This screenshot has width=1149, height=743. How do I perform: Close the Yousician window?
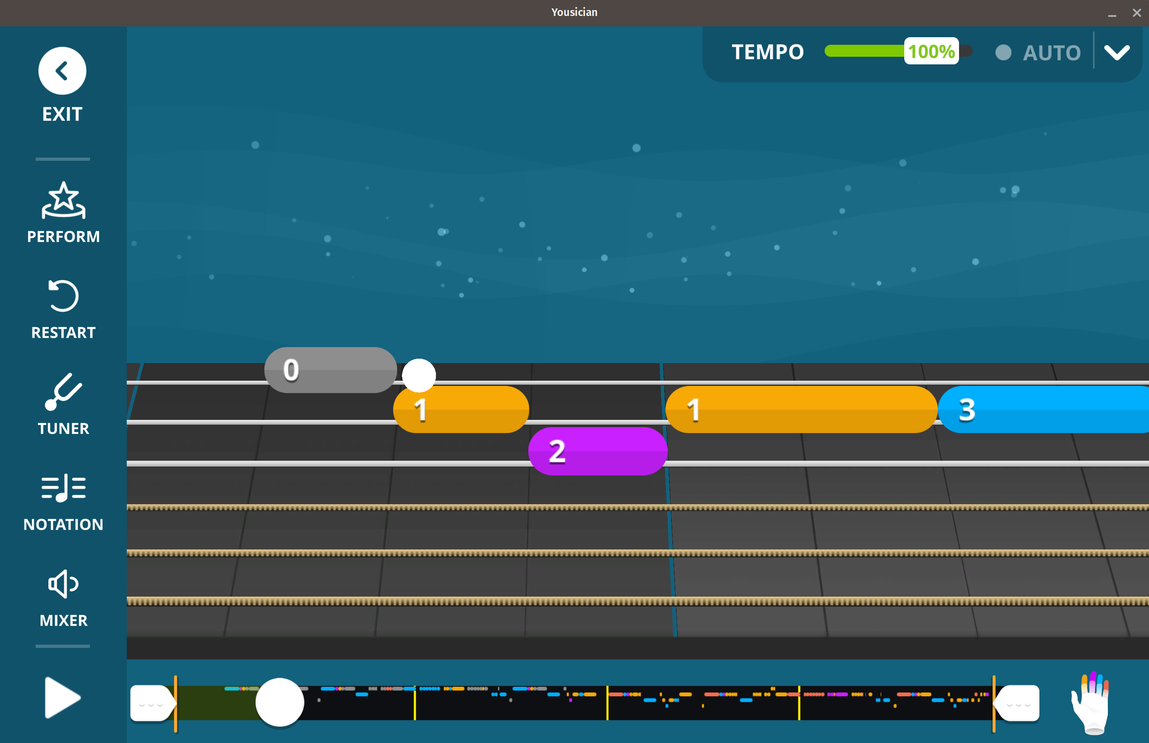(1137, 13)
